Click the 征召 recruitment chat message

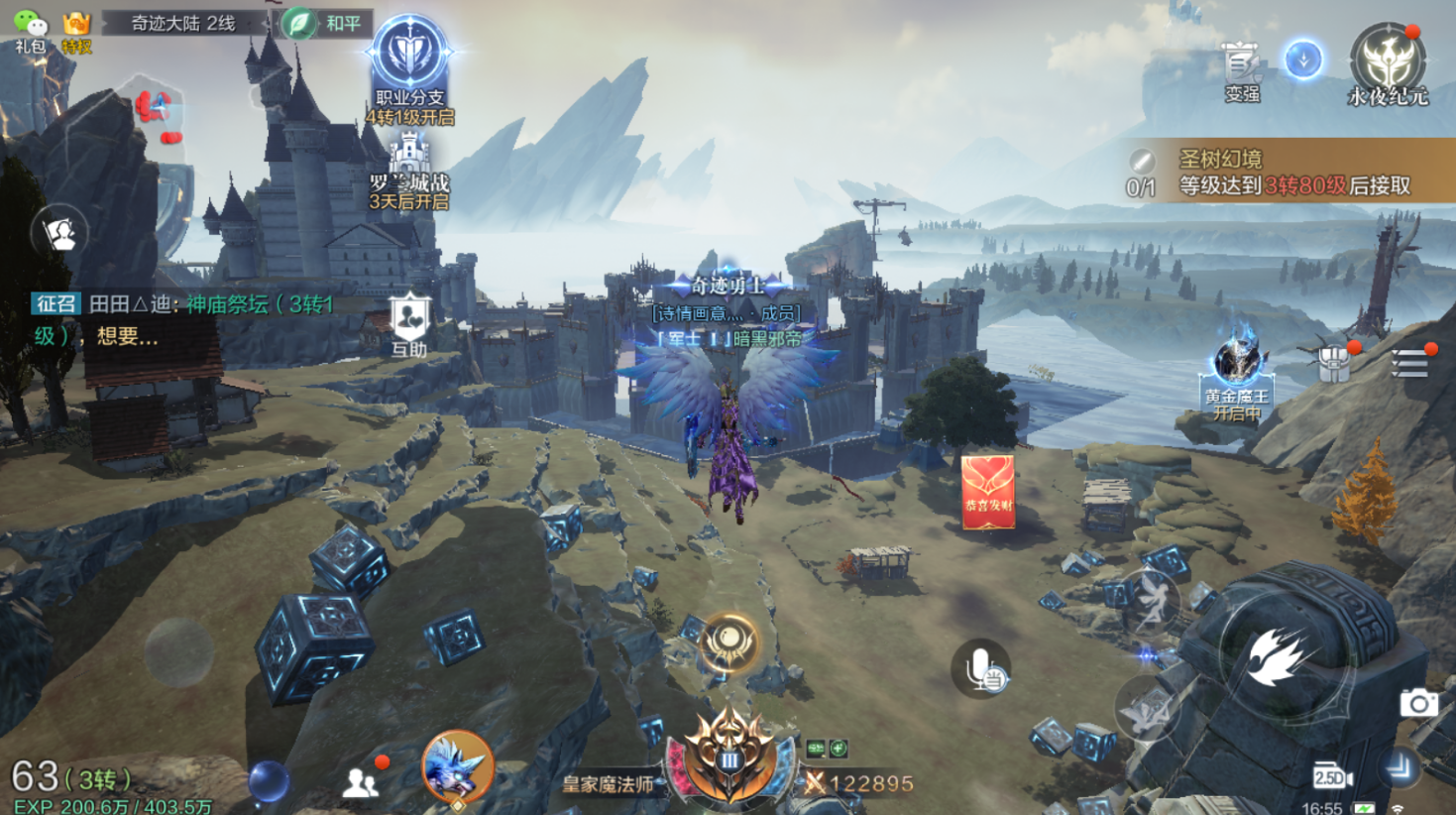tap(183, 319)
